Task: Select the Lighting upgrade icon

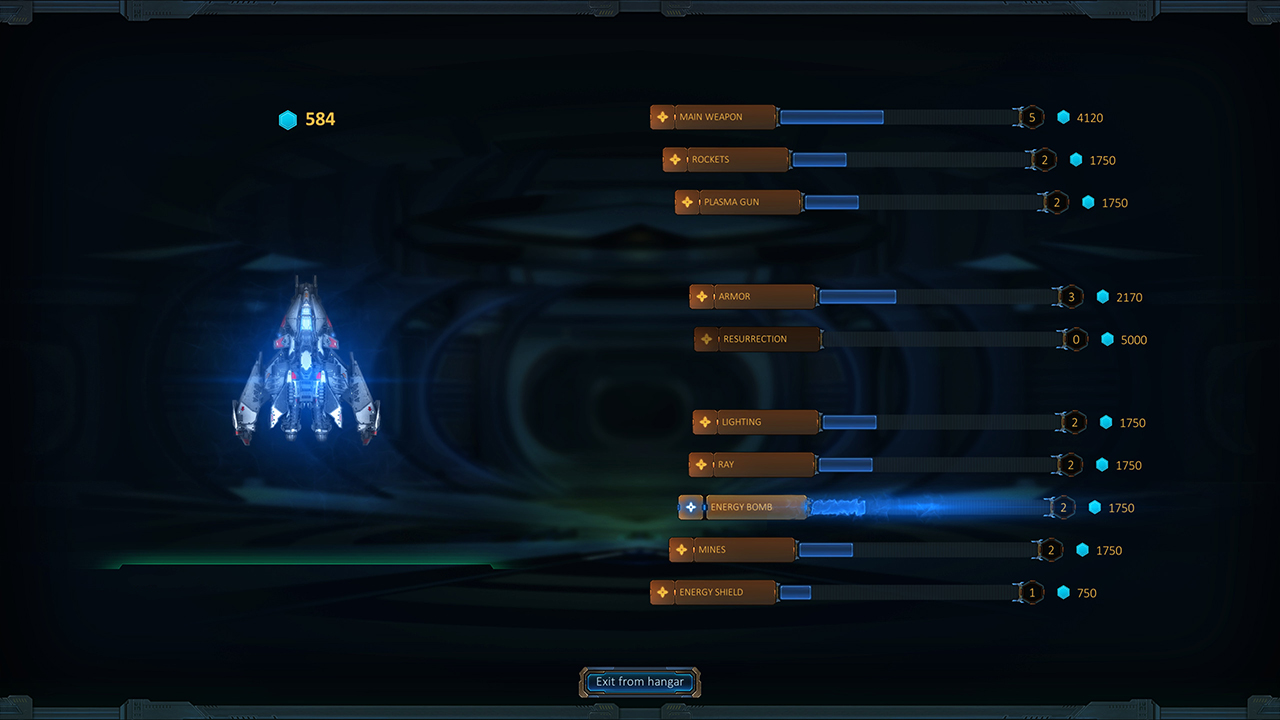Action: click(x=704, y=422)
